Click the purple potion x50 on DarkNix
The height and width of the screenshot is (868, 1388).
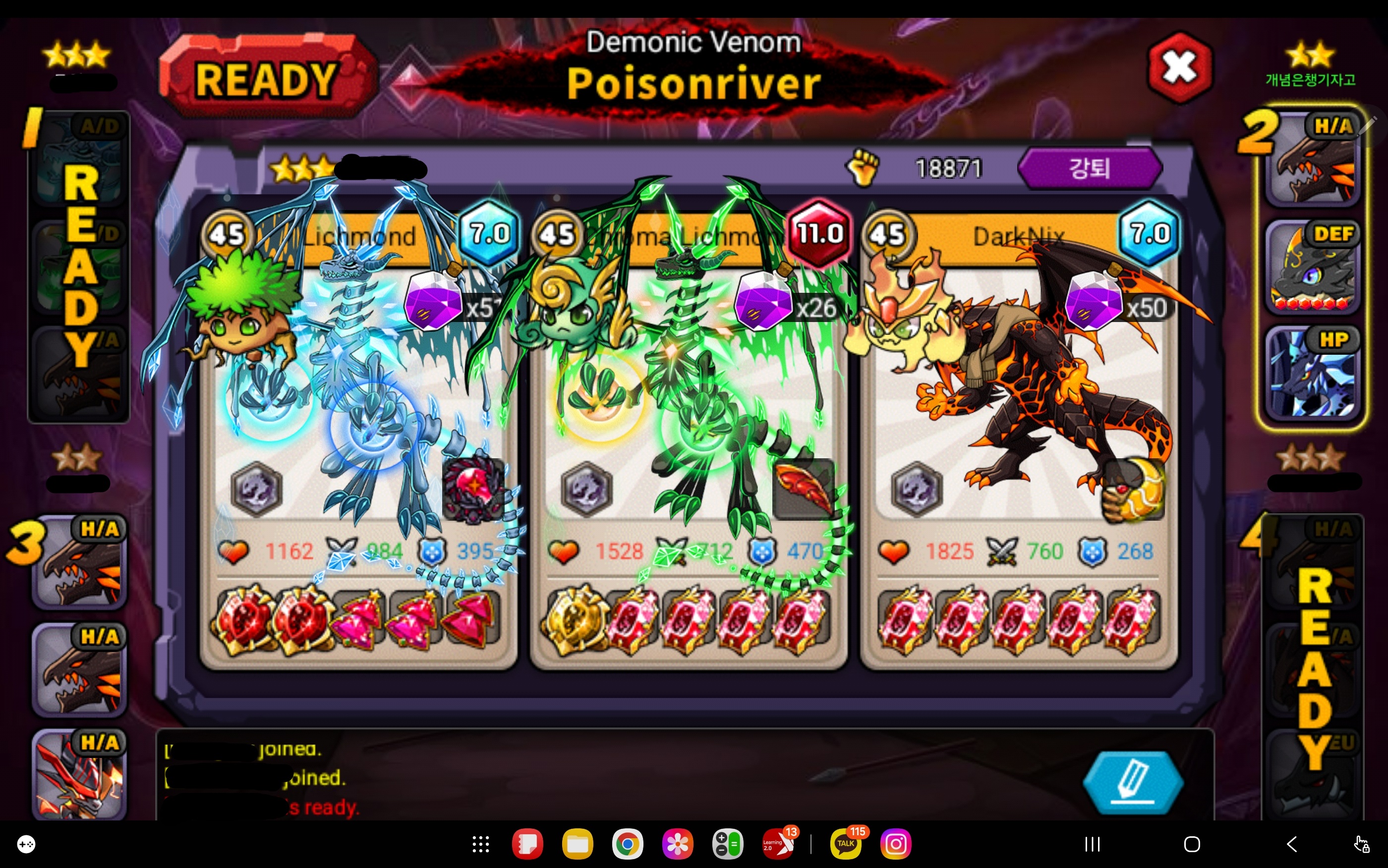click(x=1094, y=301)
